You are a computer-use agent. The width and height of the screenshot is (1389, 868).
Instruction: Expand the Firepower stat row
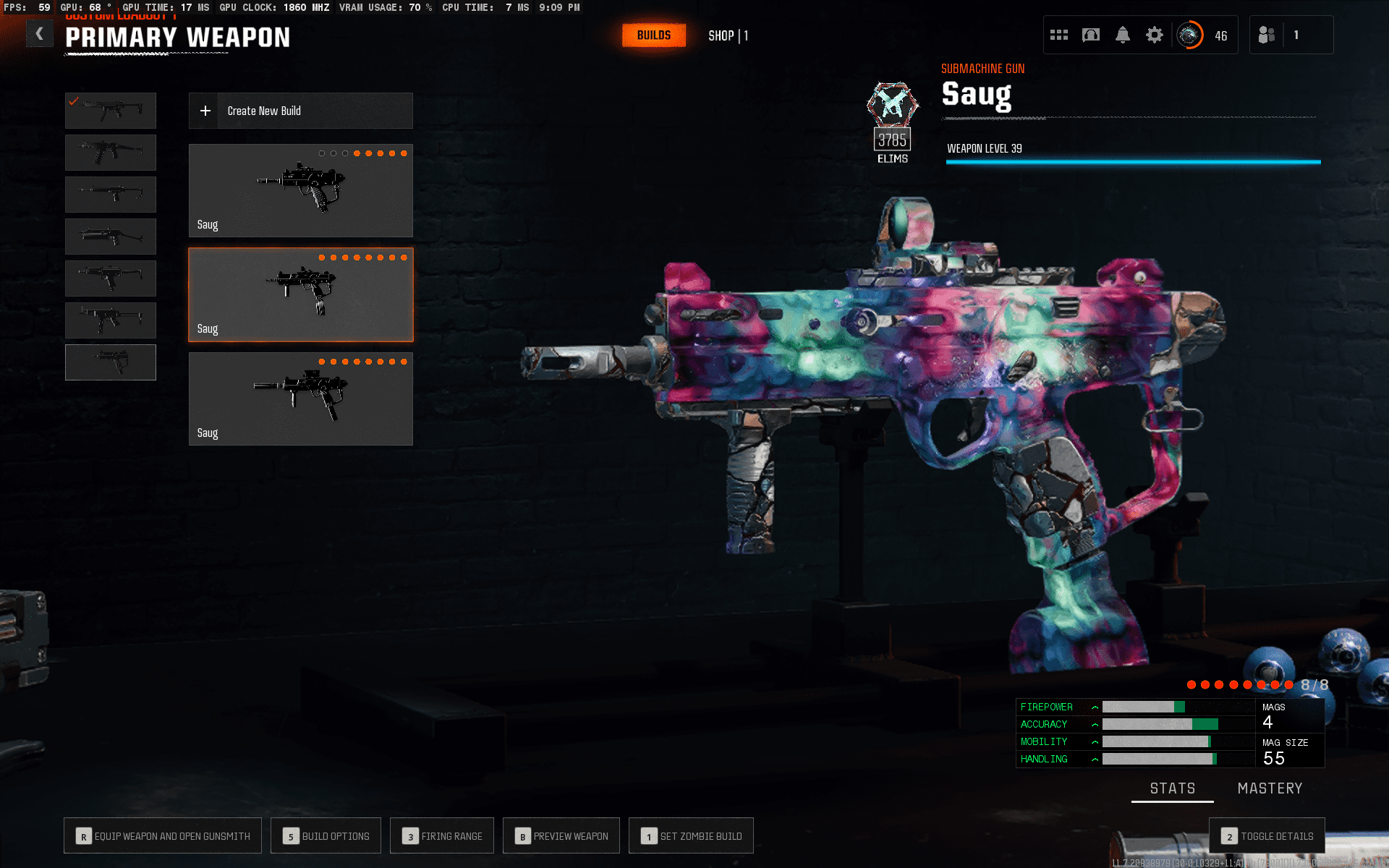point(1095,707)
